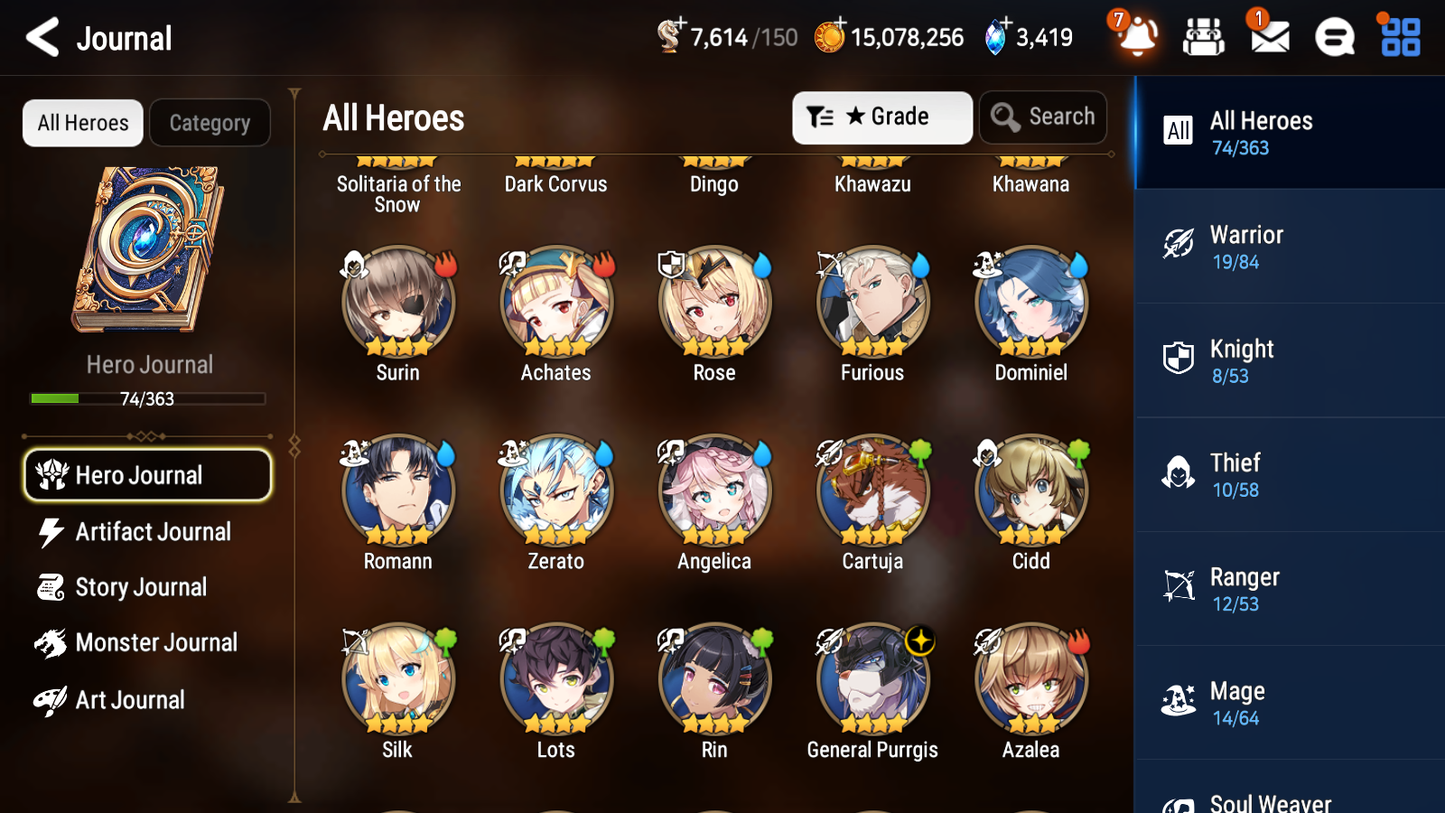This screenshot has width=1445, height=813.
Task: Select the Warrior class tab
Action: pyautogui.click(x=1289, y=246)
